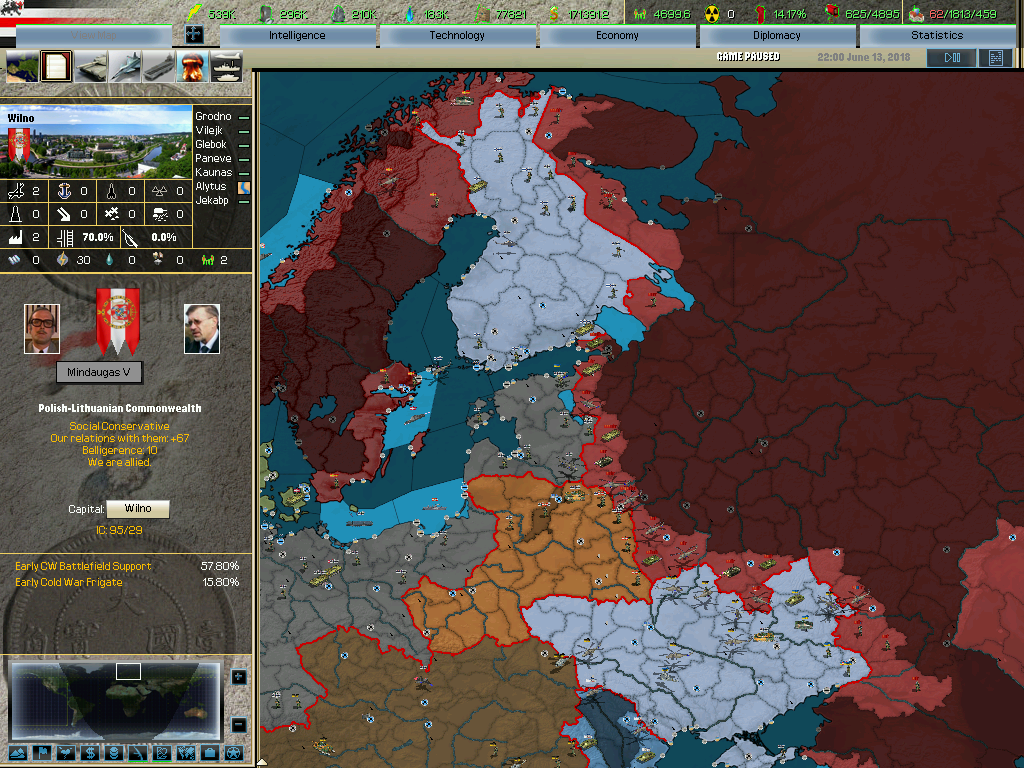
Task: Zoom in with the minimap plus button
Action: (x=238, y=677)
